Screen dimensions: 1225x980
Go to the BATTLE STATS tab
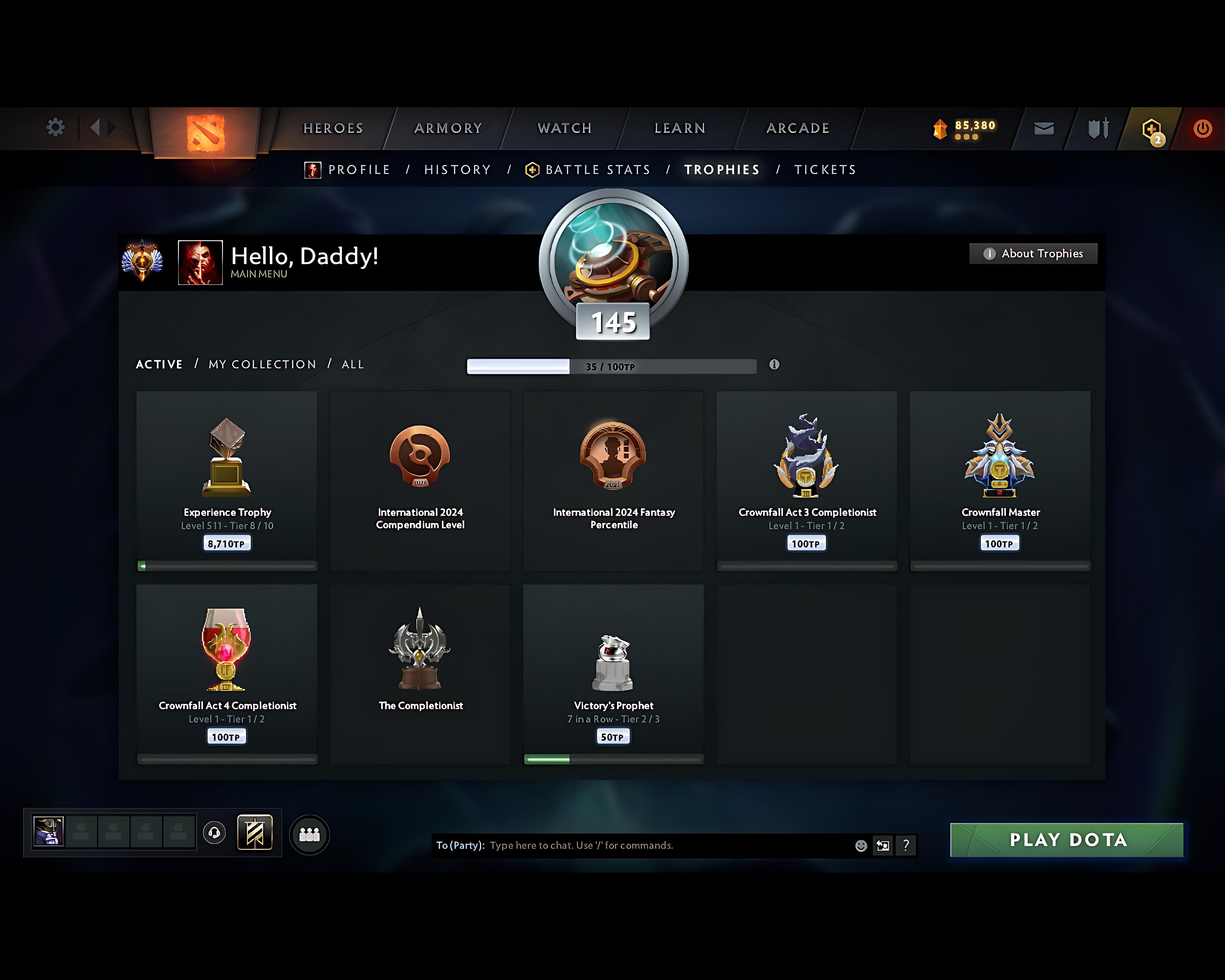(597, 169)
